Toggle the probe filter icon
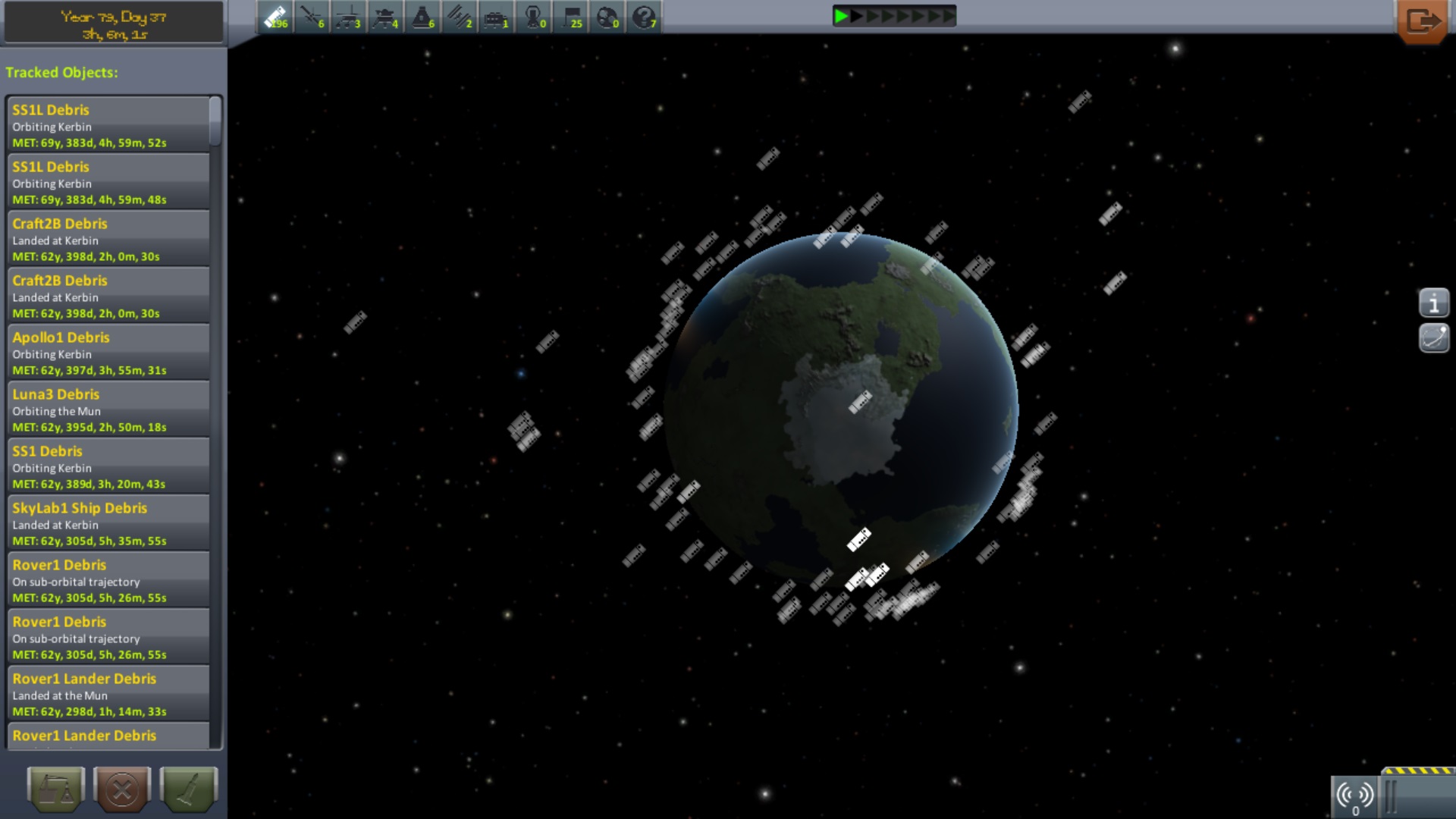 pyautogui.click(x=312, y=17)
